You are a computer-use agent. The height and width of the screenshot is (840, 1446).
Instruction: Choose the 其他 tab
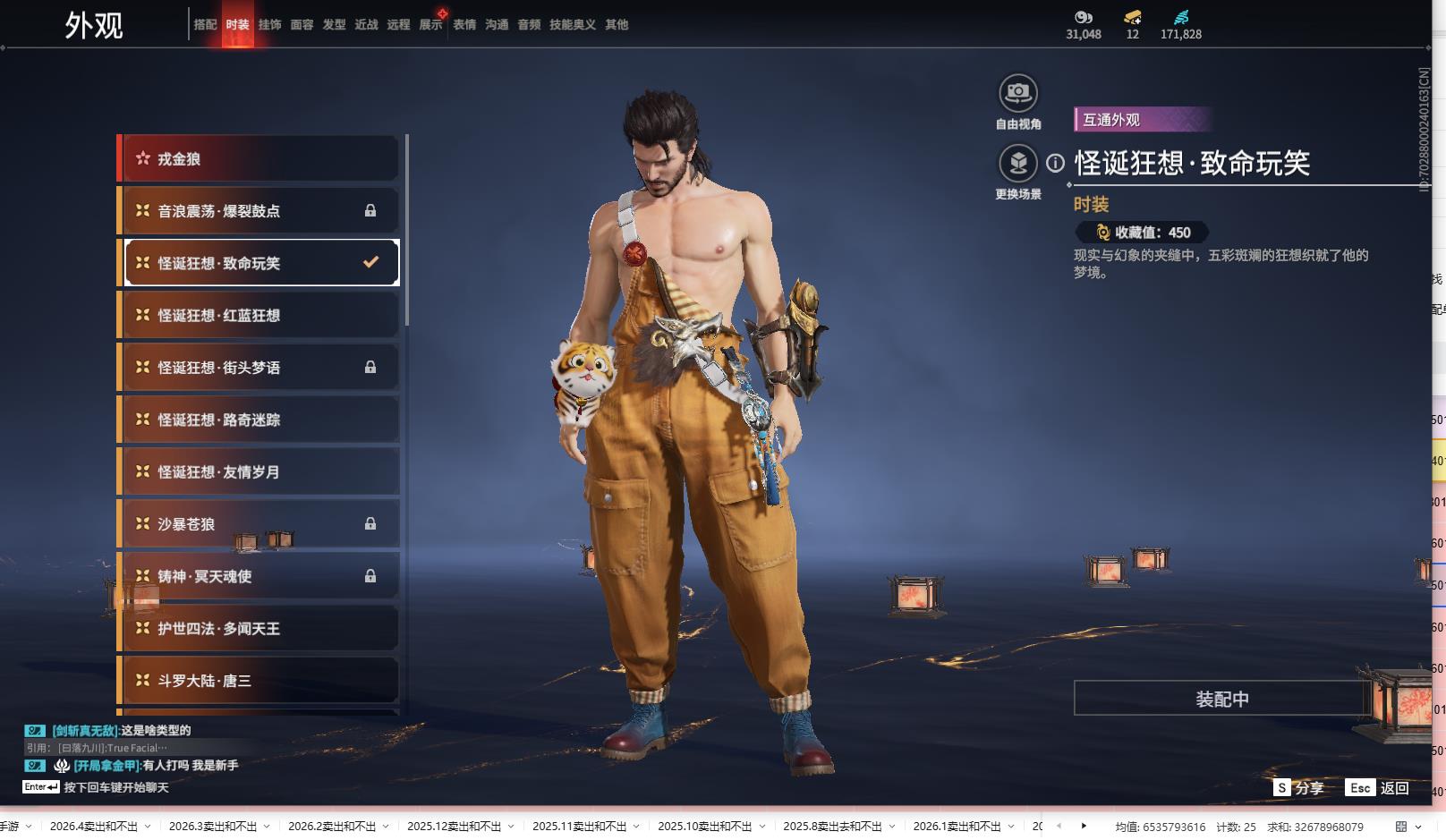click(x=617, y=24)
